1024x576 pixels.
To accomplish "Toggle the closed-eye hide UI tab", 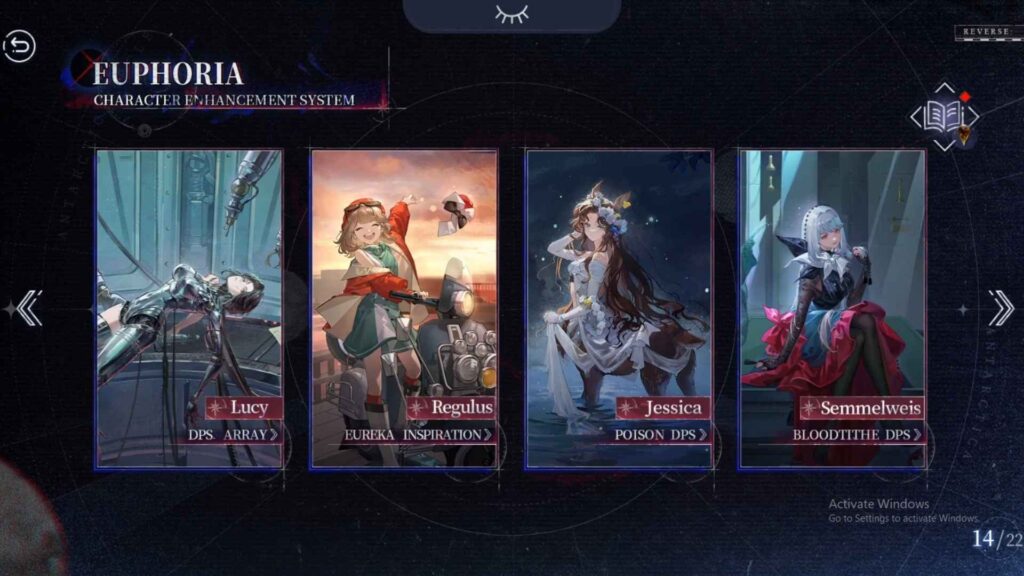I will point(511,14).
